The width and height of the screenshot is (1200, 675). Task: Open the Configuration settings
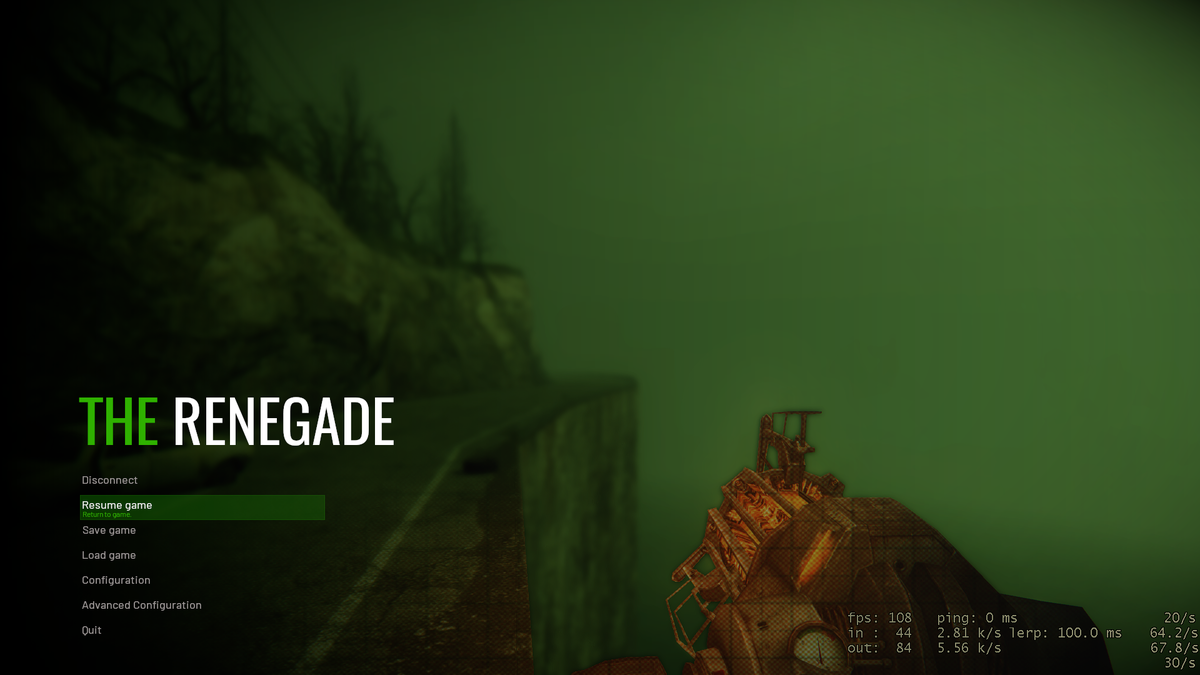(x=116, y=581)
